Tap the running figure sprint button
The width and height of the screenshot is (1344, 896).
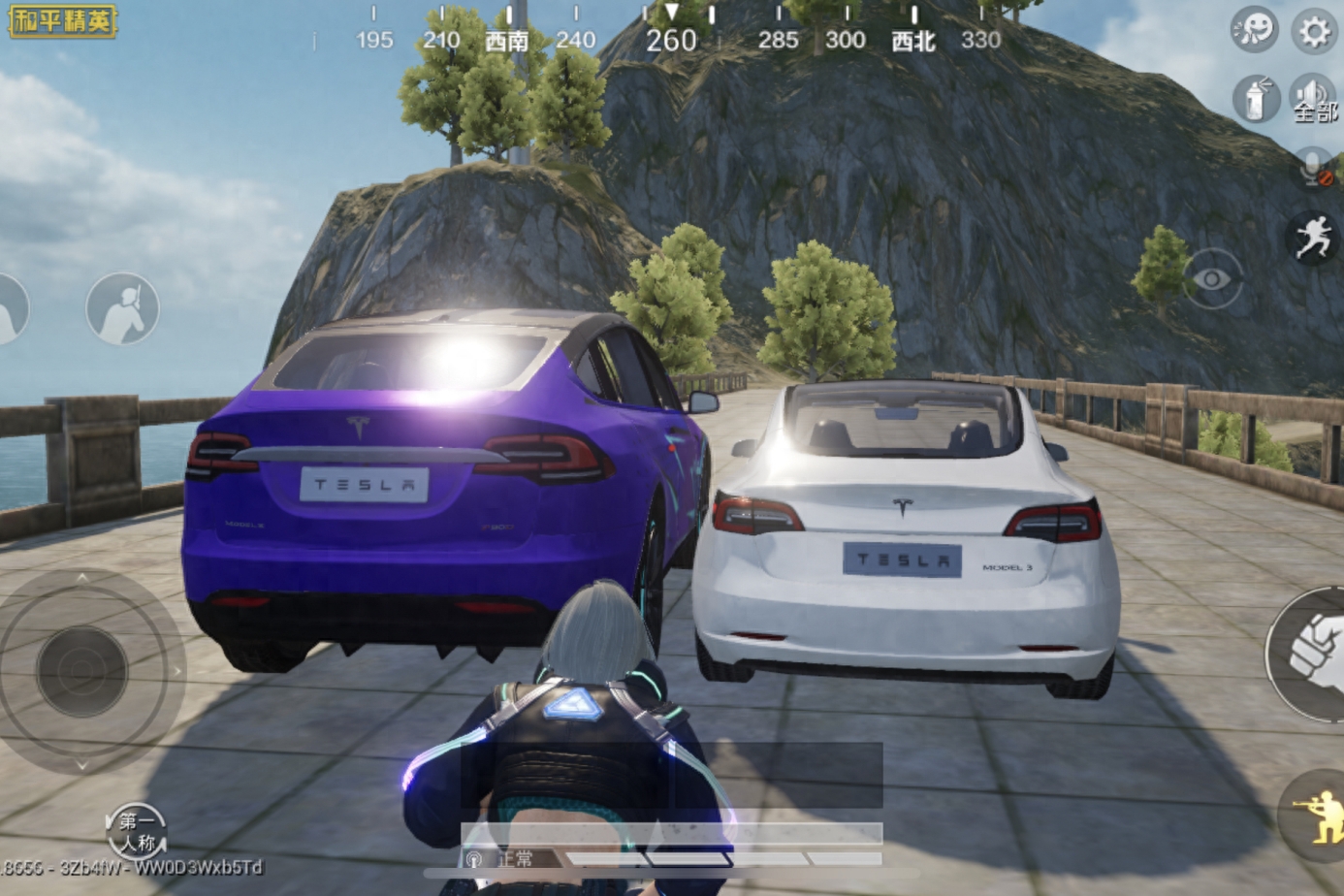tap(1313, 238)
